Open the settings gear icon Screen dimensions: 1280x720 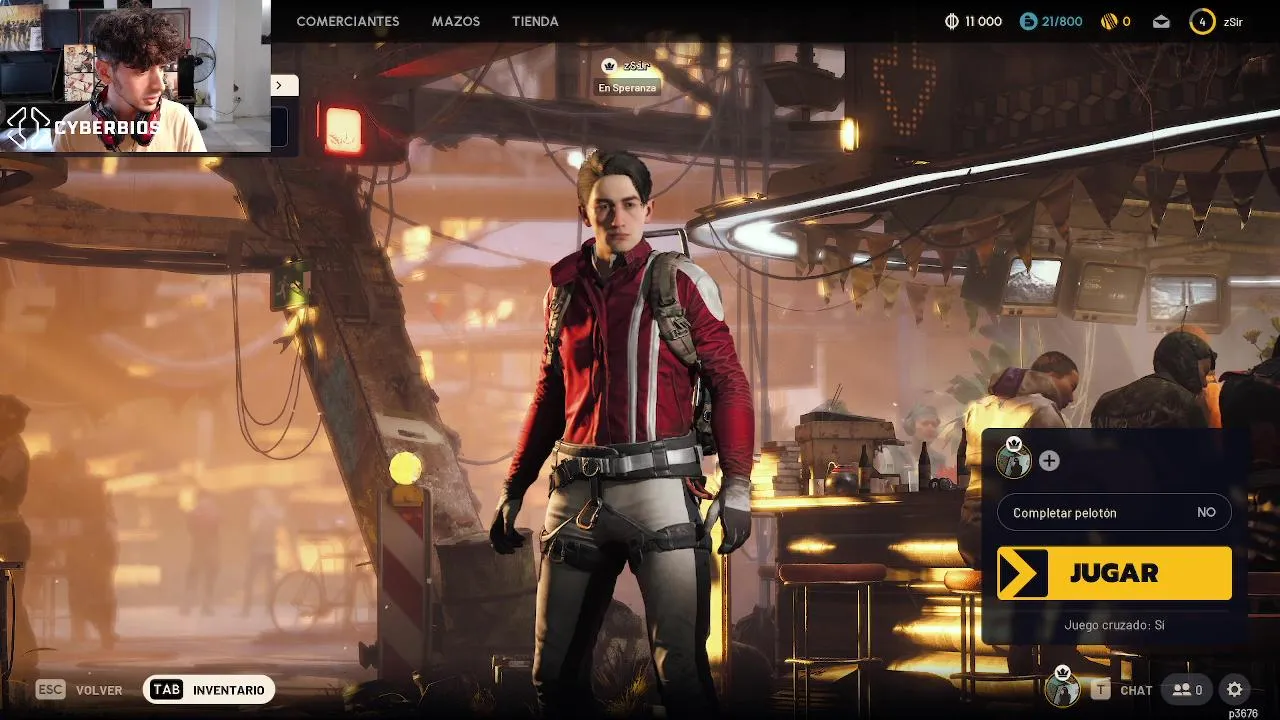coord(1235,689)
